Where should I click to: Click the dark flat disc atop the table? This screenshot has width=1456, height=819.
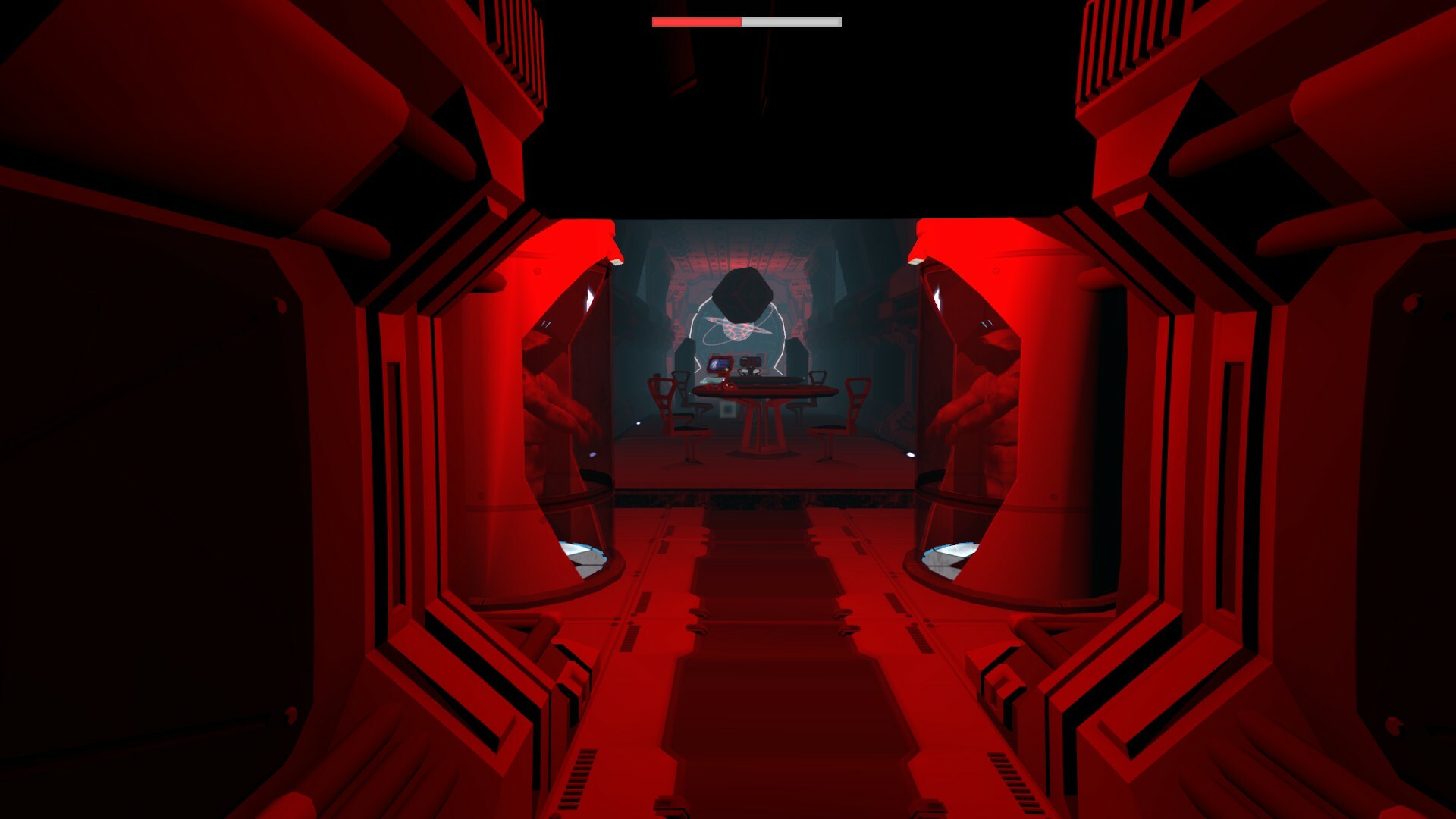point(767,381)
